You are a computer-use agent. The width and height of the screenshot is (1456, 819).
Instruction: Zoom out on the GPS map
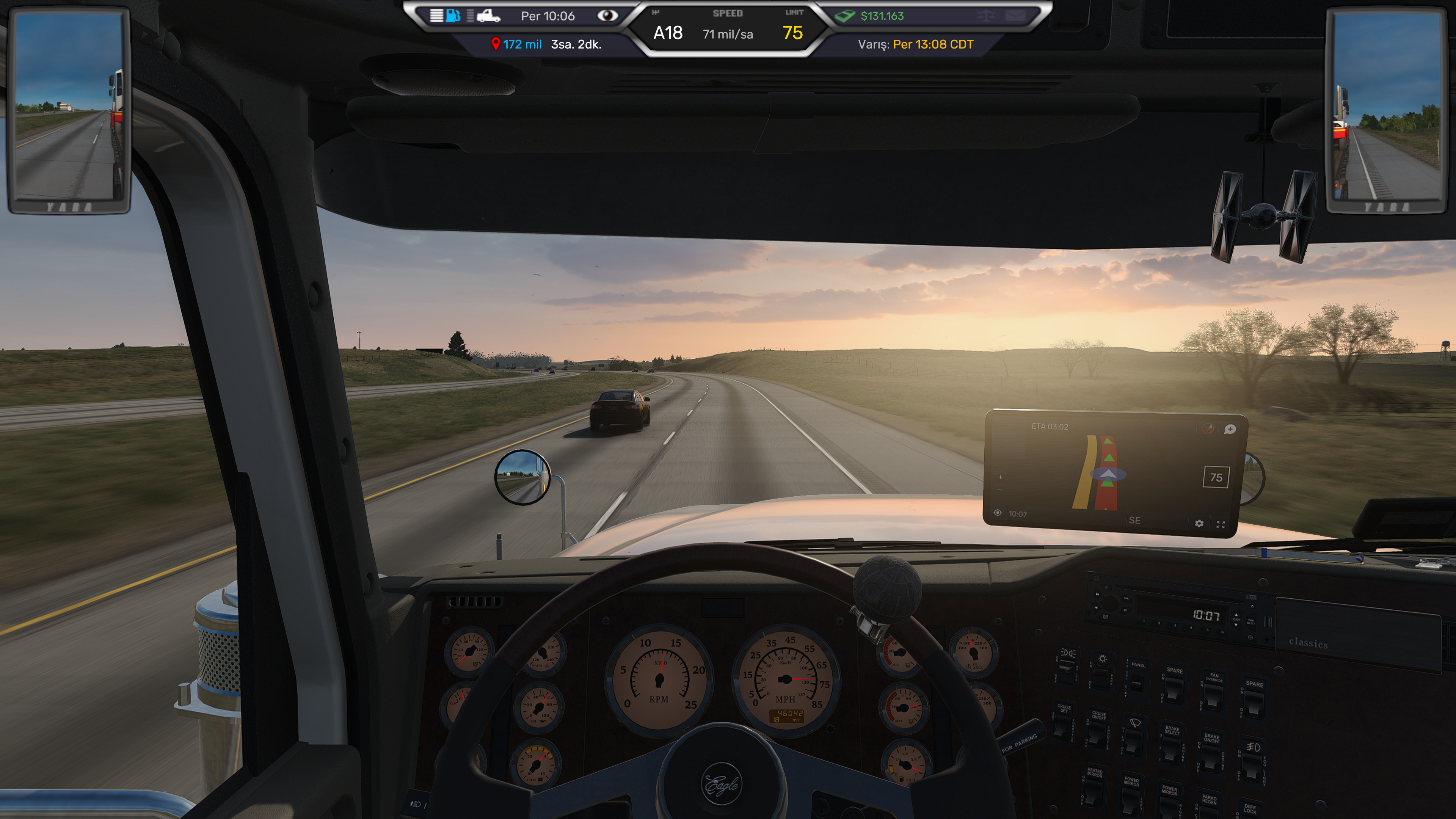coord(1000,490)
